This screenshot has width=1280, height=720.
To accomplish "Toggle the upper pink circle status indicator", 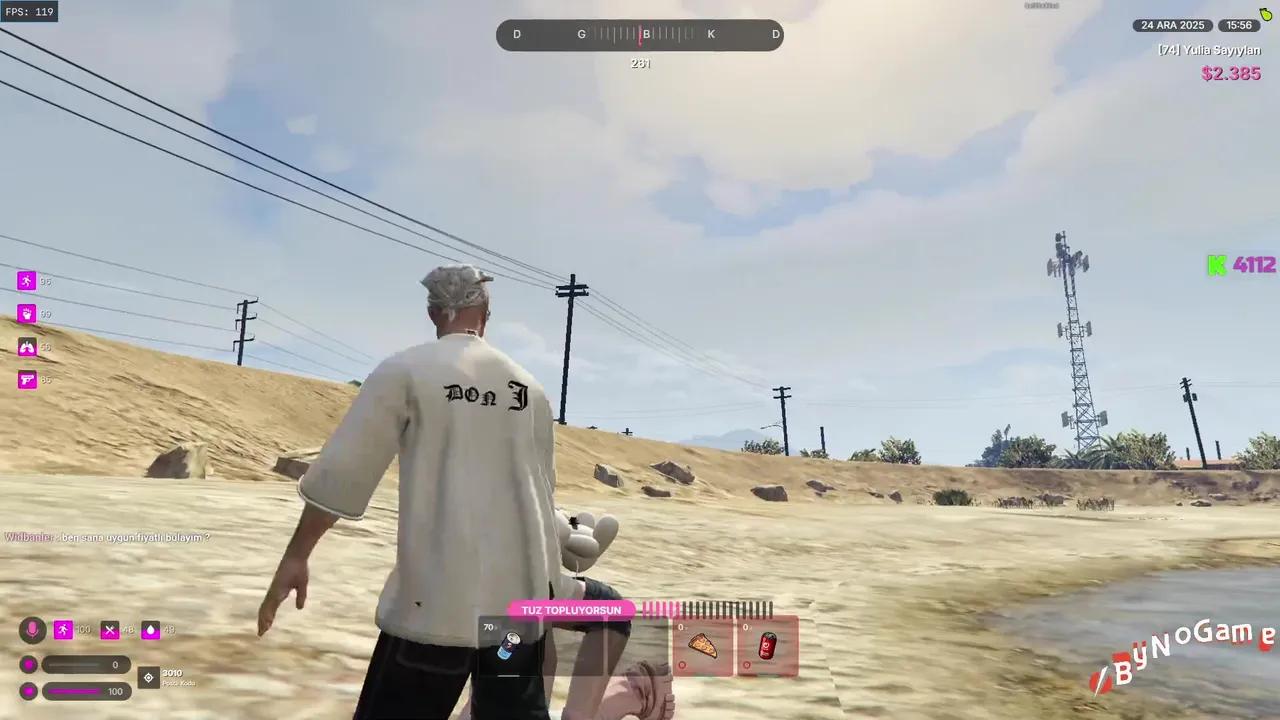I will click(x=28, y=664).
